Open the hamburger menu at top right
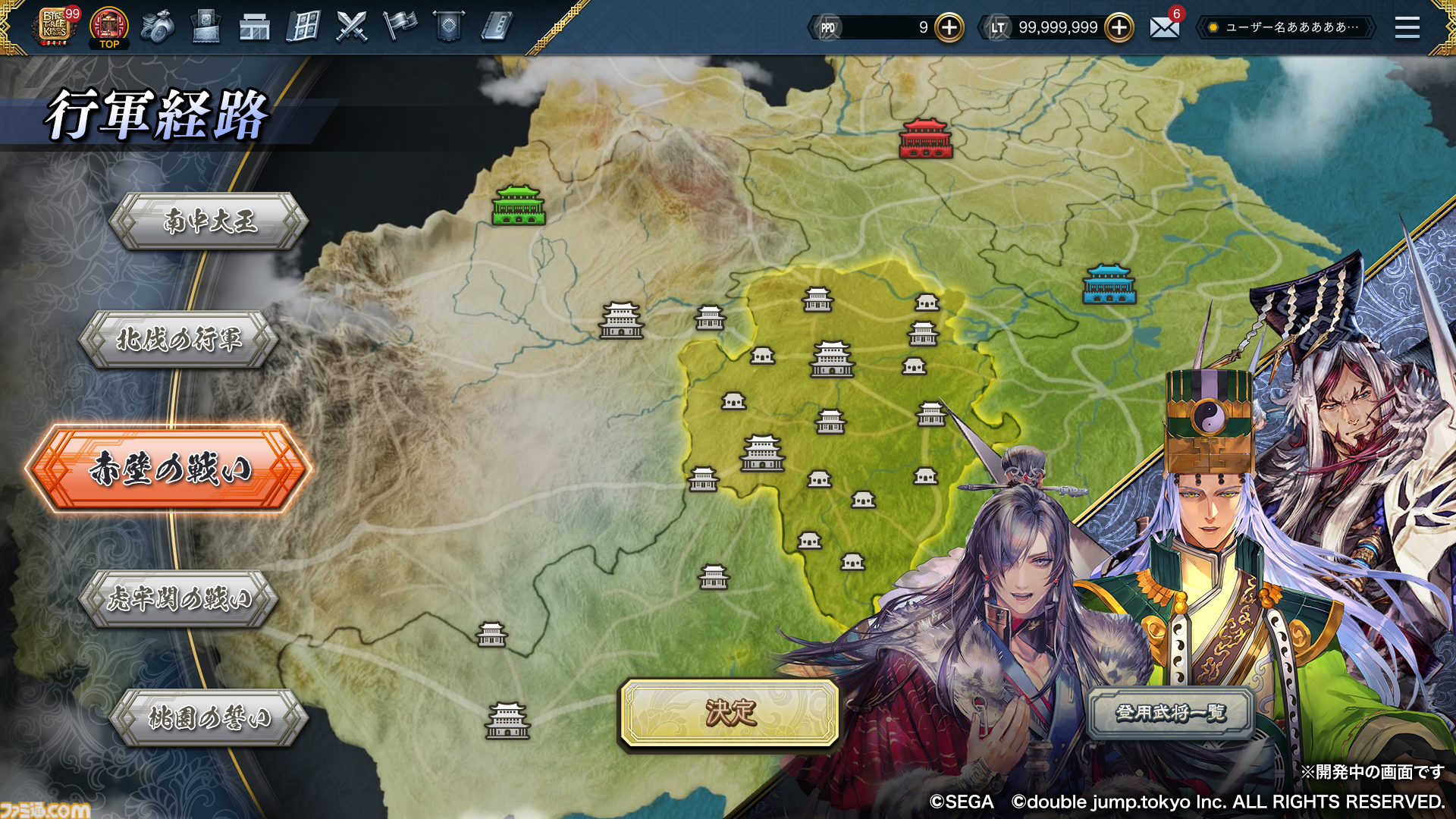 point(1407,27)
